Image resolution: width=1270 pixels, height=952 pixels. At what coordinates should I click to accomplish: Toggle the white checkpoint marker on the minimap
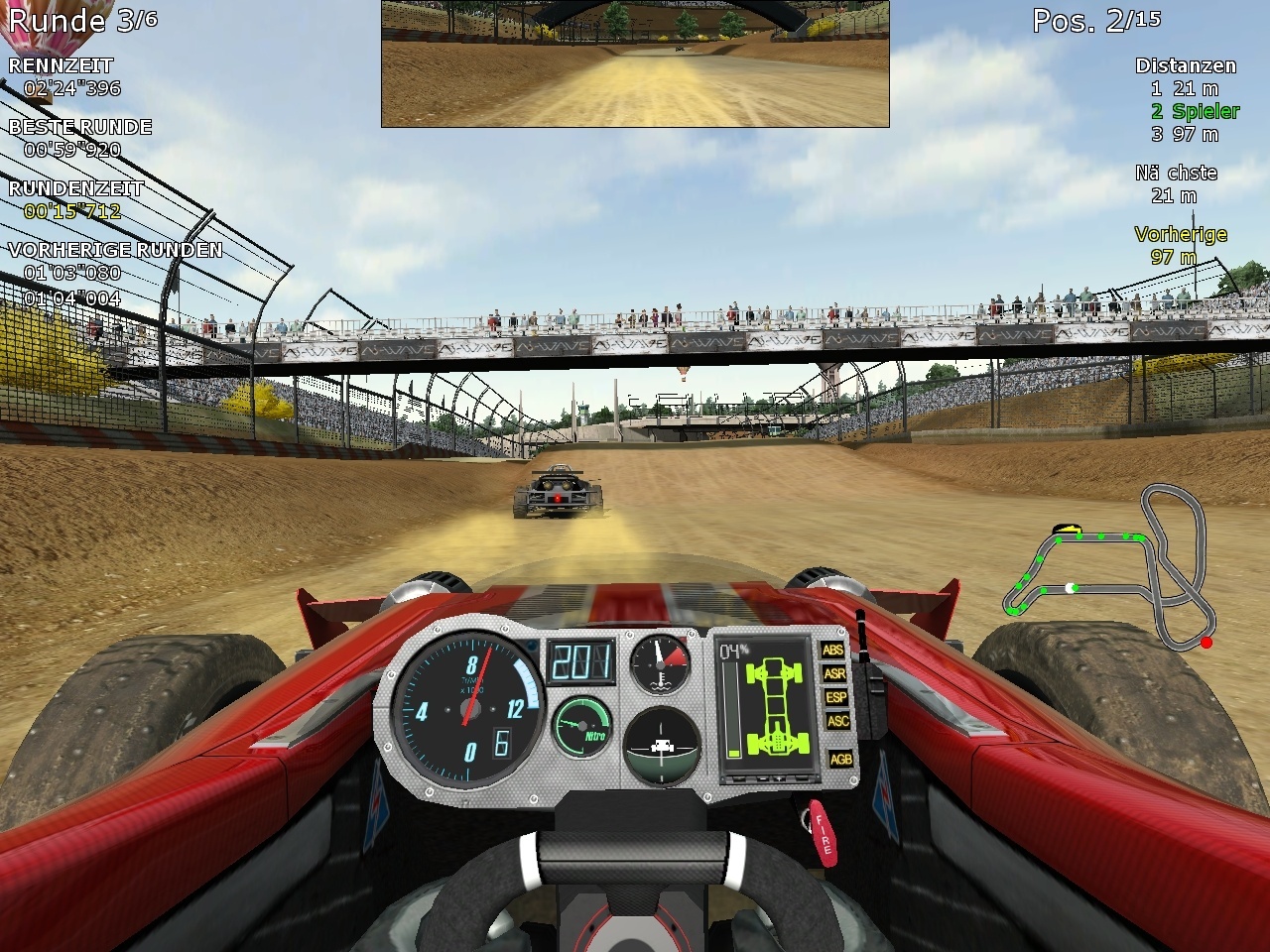pos(1069,588)
